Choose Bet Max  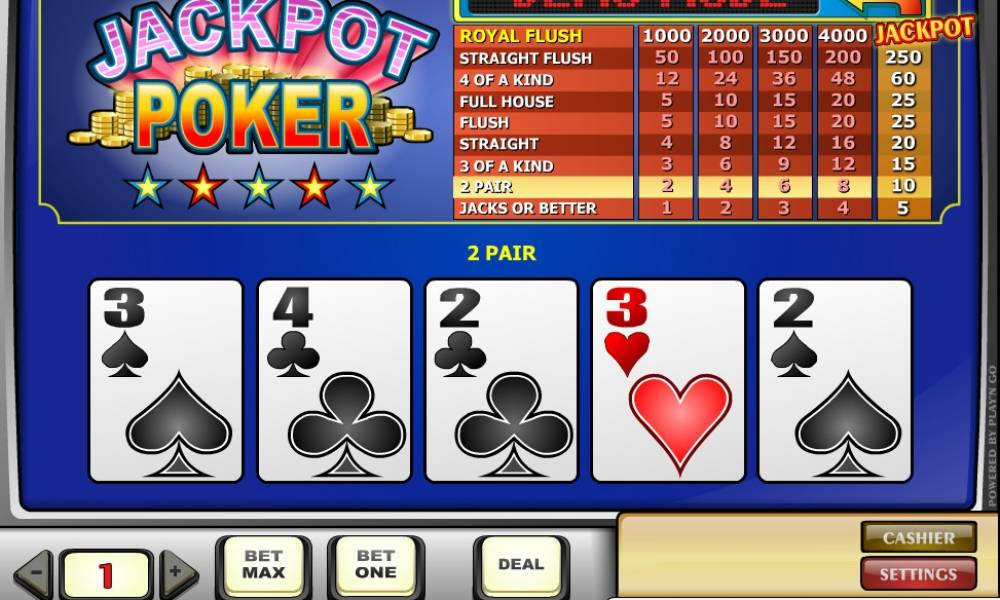pyautogui.click(x=263, y=566)
